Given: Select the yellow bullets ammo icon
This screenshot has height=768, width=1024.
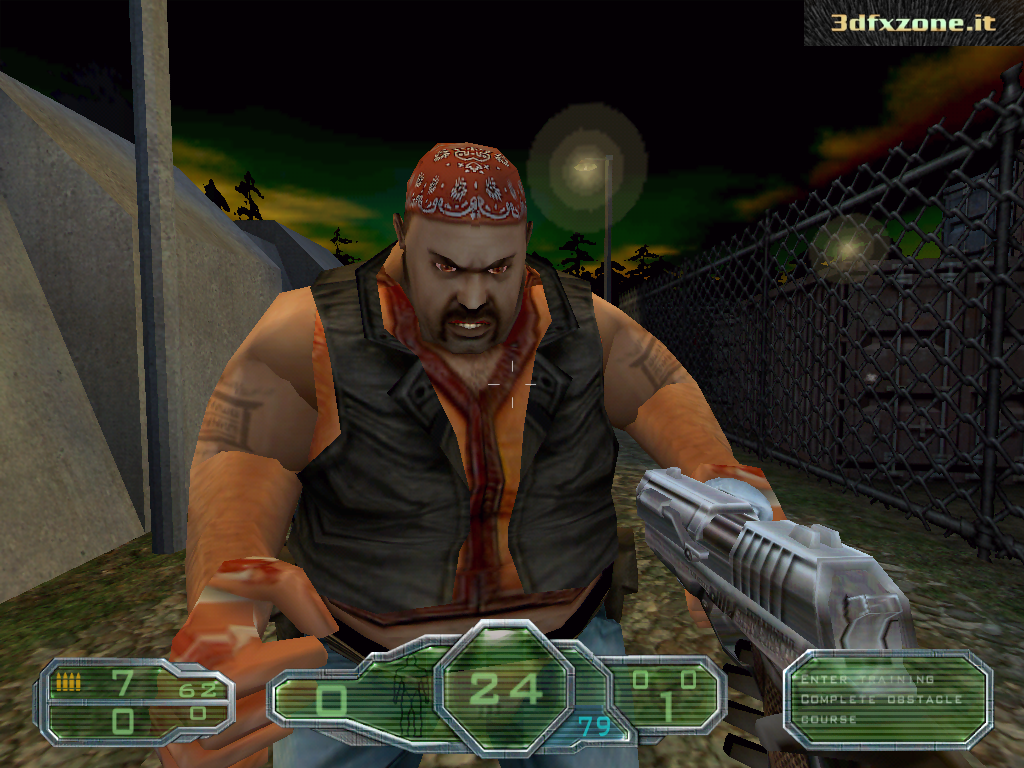Looking at the screenshot, I should 69,682.
